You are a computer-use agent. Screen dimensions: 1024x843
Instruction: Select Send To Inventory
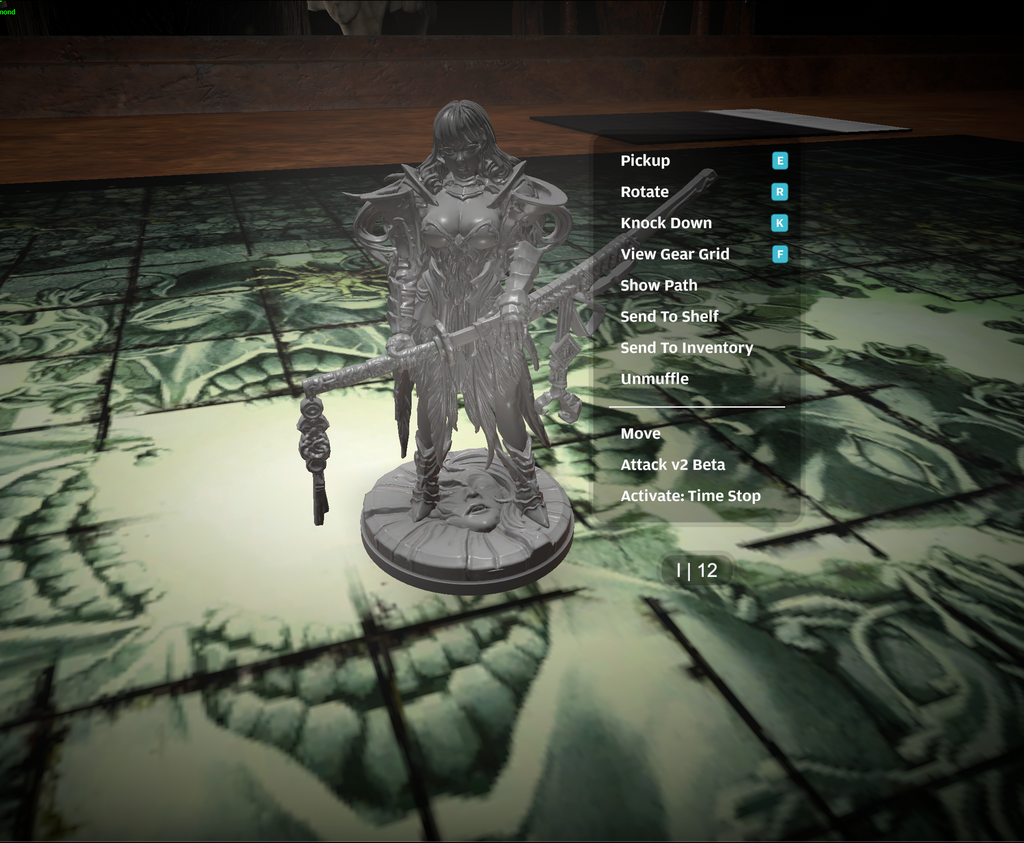pos(686,348)
